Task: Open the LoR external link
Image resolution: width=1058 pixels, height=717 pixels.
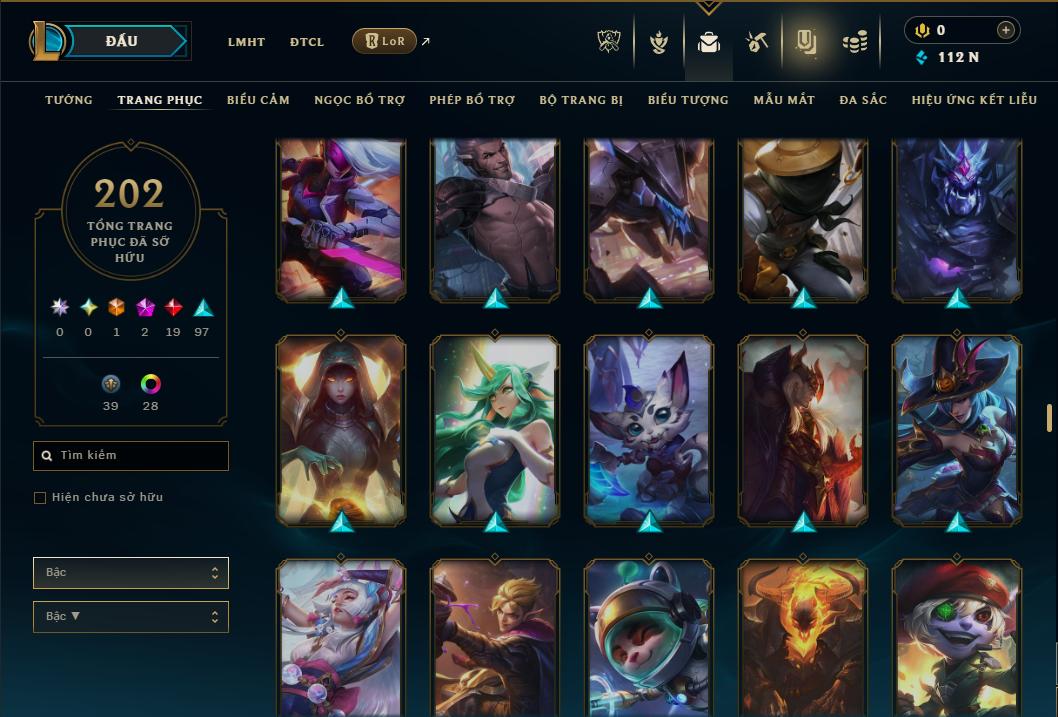Action: click(385, 41)
